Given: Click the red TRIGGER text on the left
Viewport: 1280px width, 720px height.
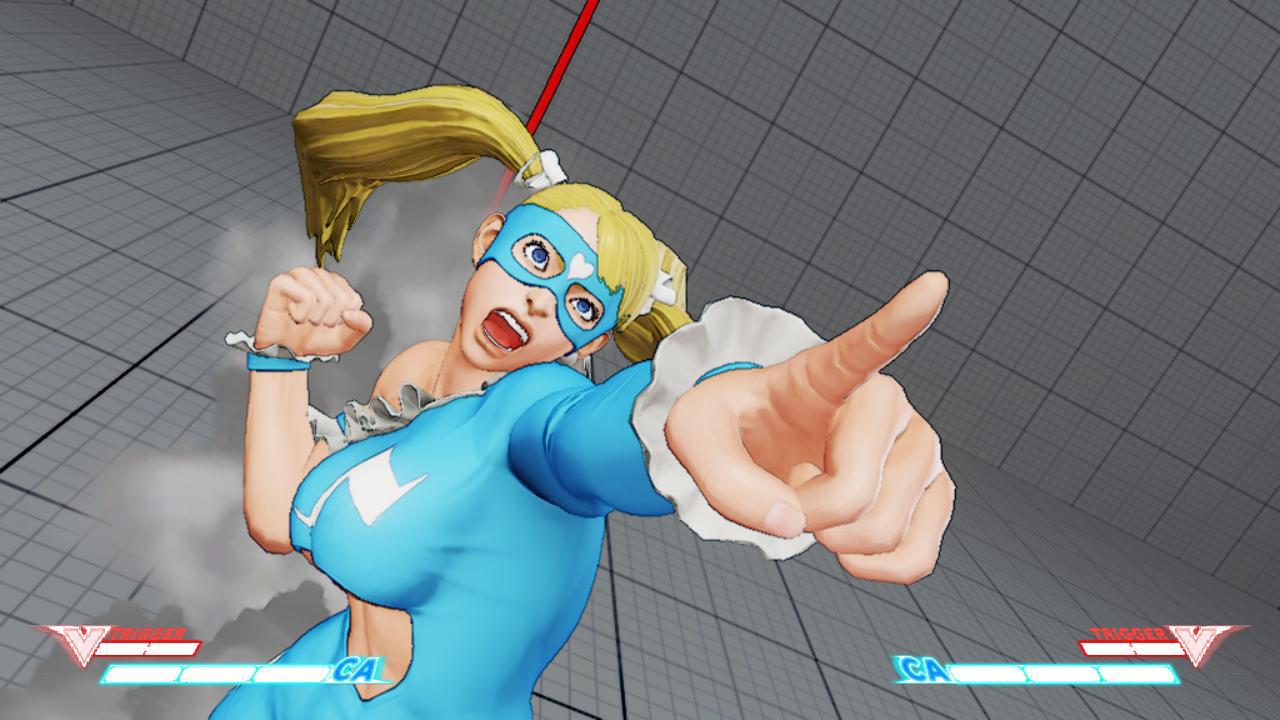Looking at the screenshot, I should click(x=150, y=633).
